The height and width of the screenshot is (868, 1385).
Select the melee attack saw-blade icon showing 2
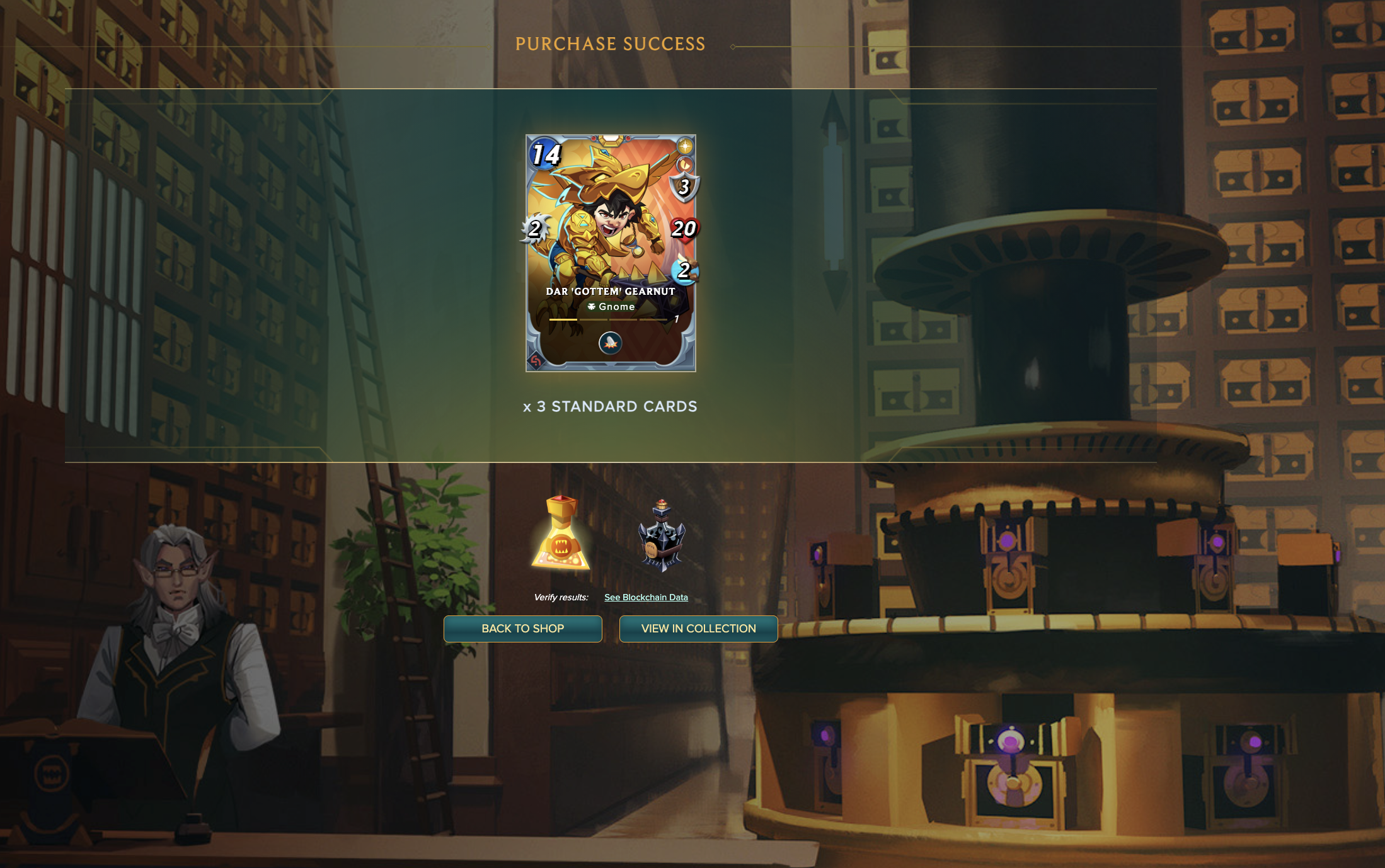point(535,229)
